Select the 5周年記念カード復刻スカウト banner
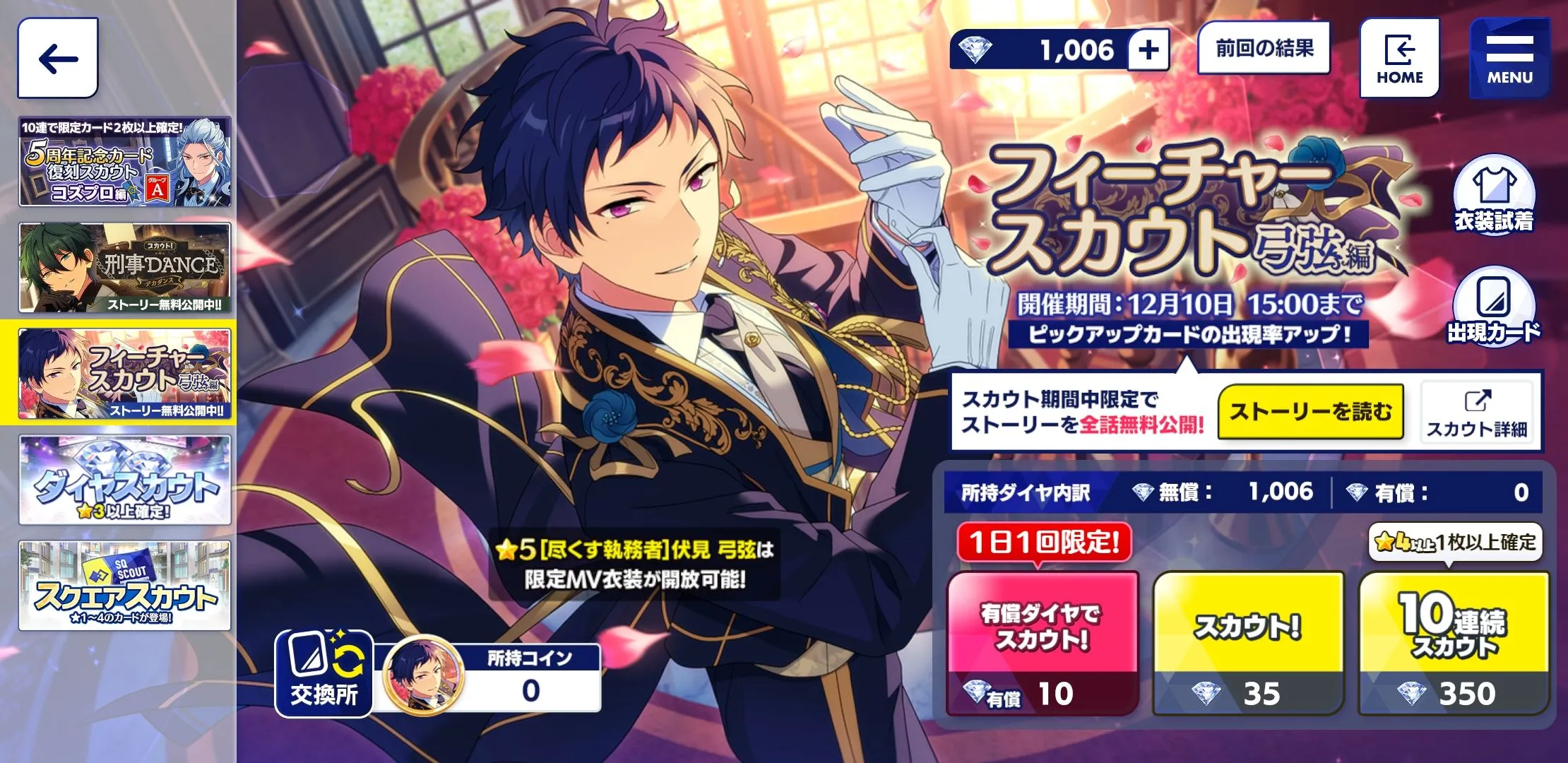Screen dimensions: 1568x763 pyautogui.click(x=125, y=162)
